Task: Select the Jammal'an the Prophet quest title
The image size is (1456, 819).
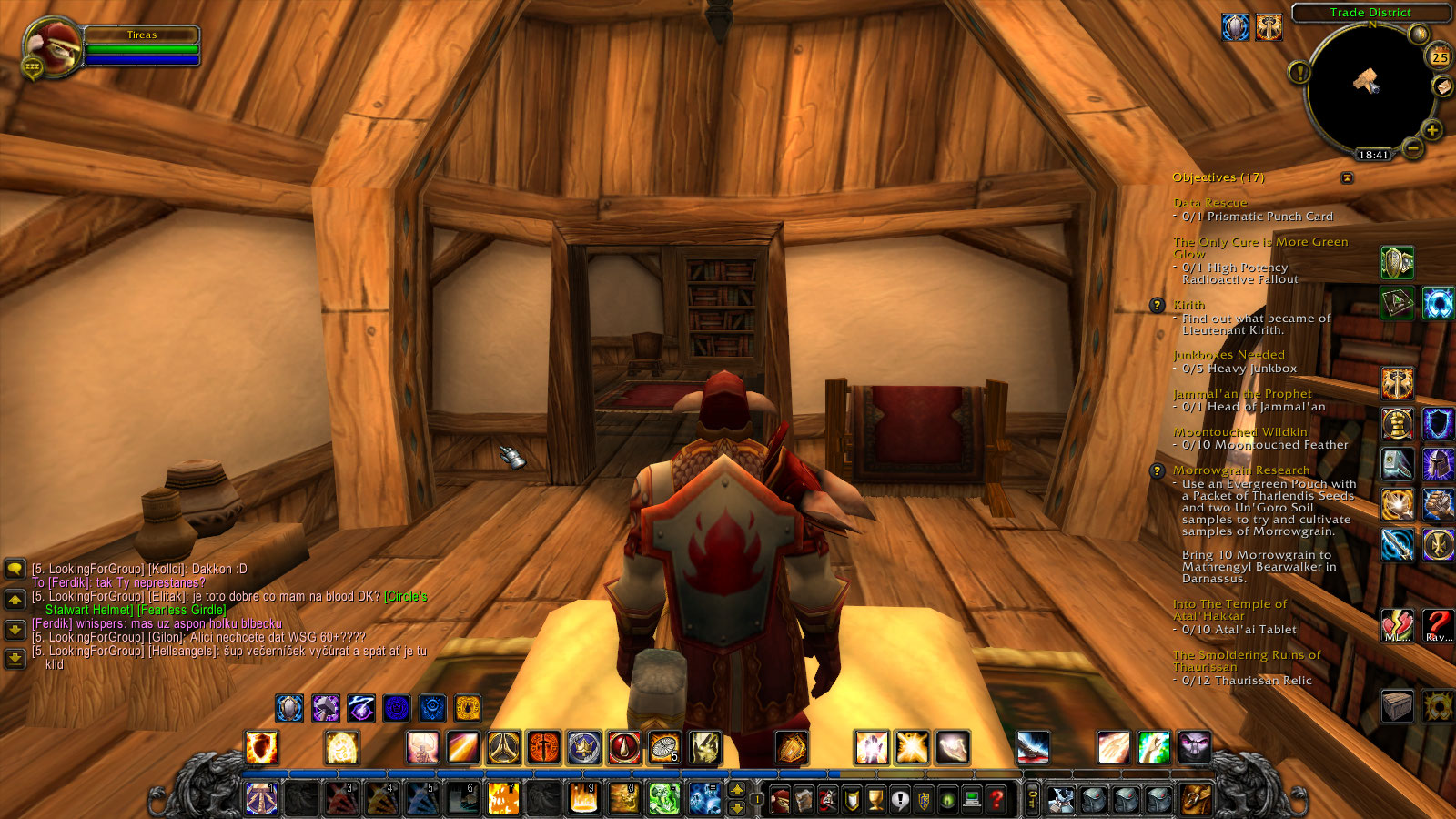Action: (x=1242, y=394)
